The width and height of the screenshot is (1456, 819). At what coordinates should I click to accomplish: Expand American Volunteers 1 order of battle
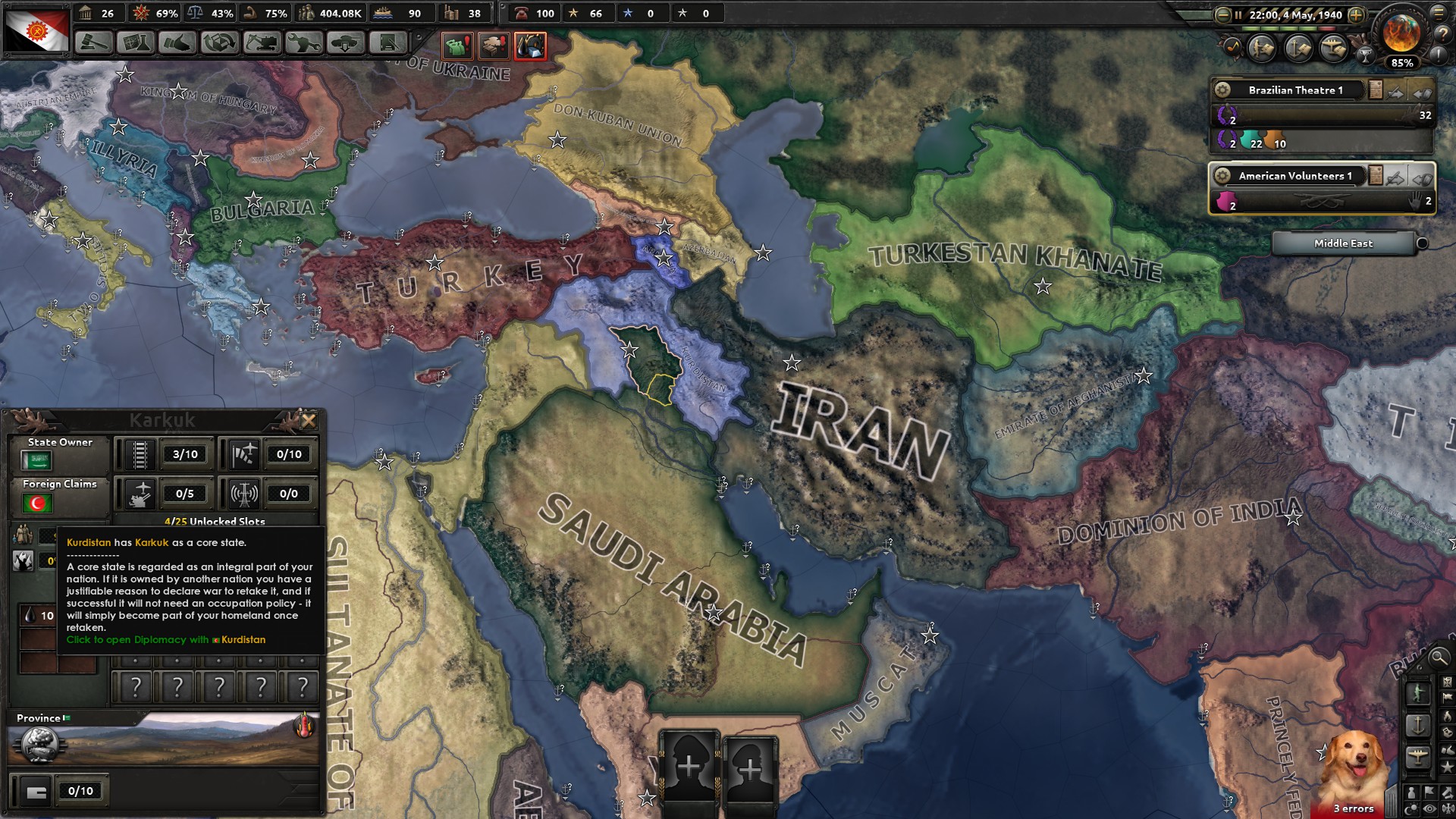[1376, 176]
